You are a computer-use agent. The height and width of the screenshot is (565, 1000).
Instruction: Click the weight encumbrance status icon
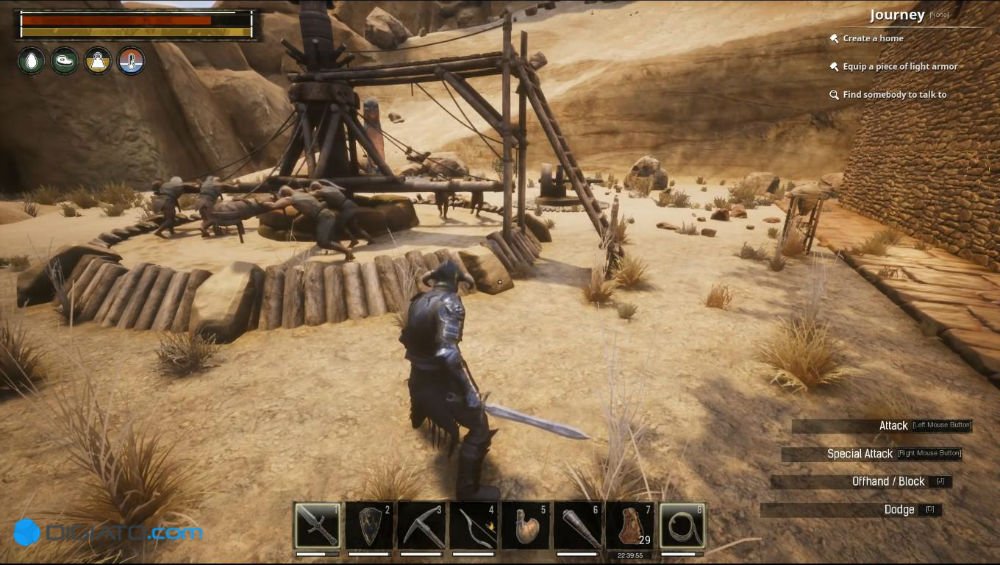point(98,60)
